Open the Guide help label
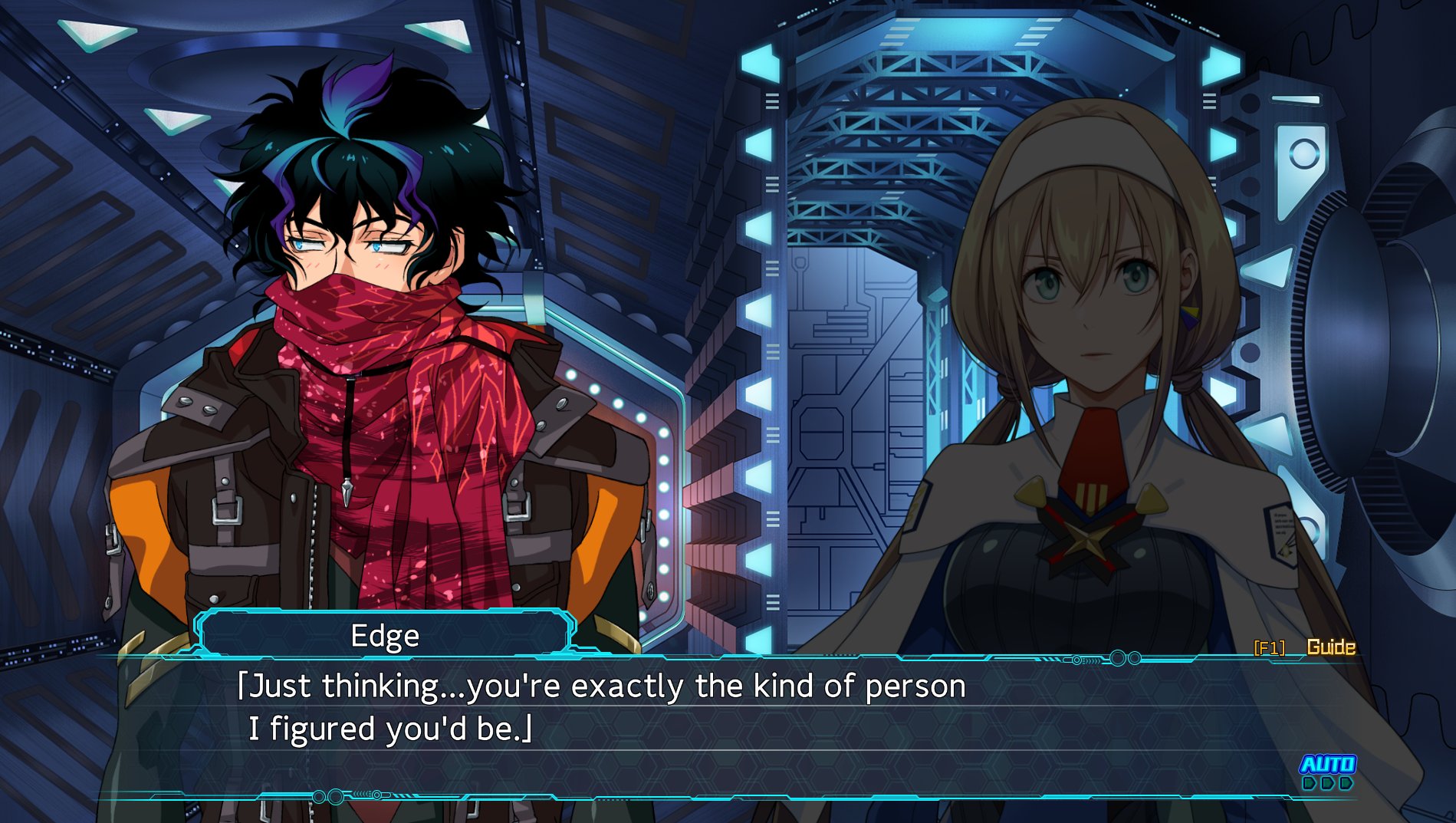 [x=1330, y=647]
